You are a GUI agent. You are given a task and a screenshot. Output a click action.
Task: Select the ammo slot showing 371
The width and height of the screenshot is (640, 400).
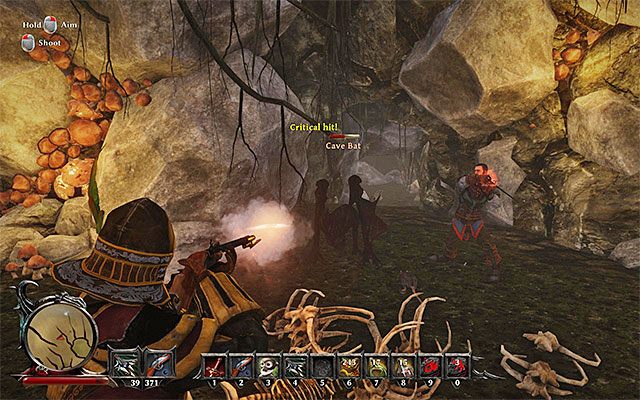[x=157, y=364]
